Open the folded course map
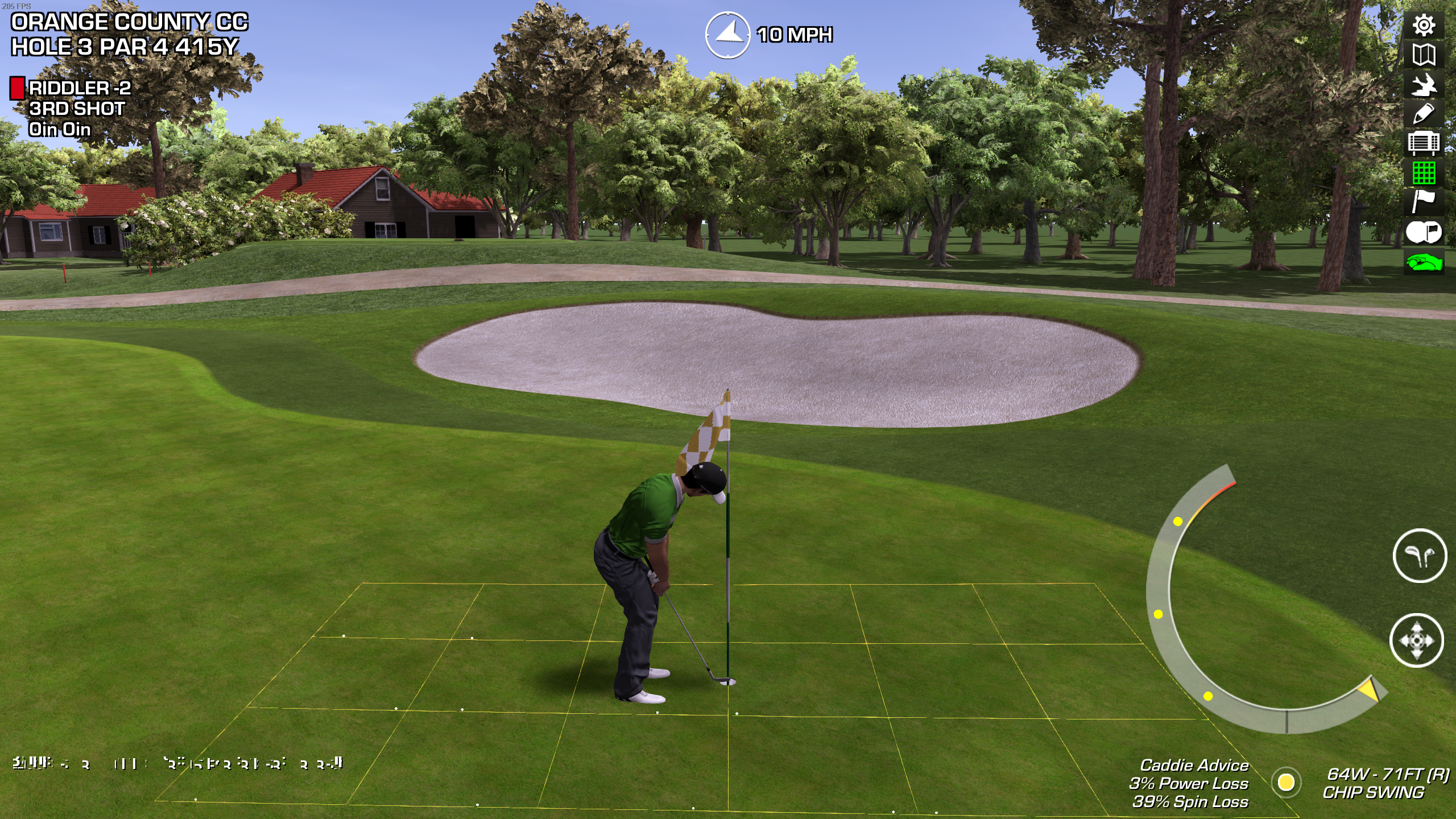 (x=1424, y=55)
